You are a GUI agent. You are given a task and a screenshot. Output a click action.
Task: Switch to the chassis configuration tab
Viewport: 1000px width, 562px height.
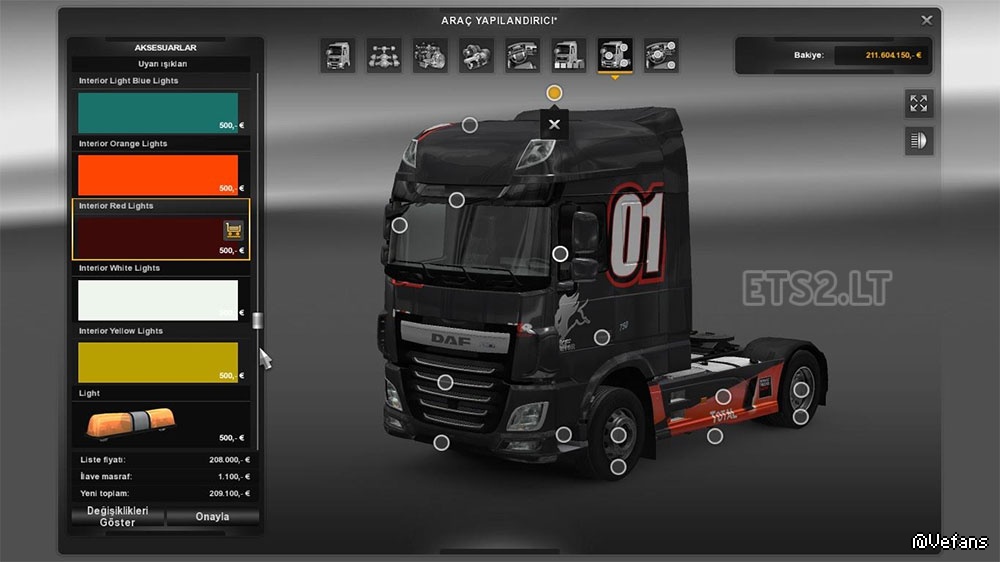[383, 55]
